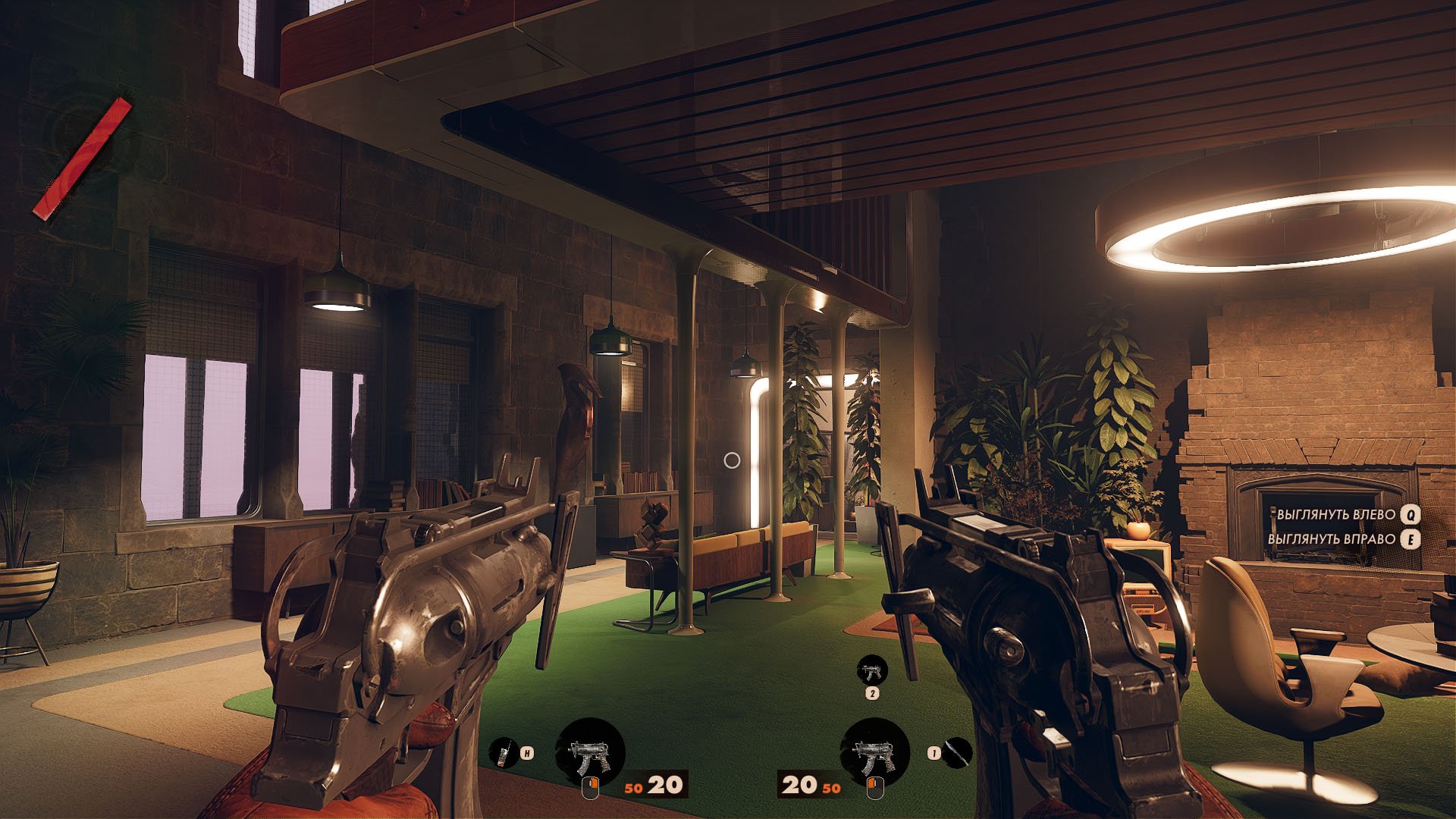Switch to the small reserve SMG icon

point(872,670)
